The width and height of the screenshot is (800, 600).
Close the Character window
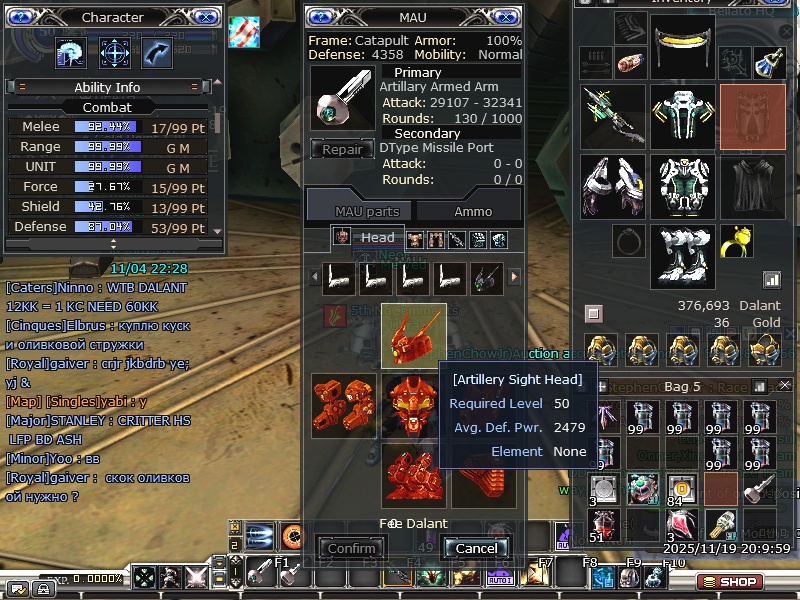[x=203, y=17]
